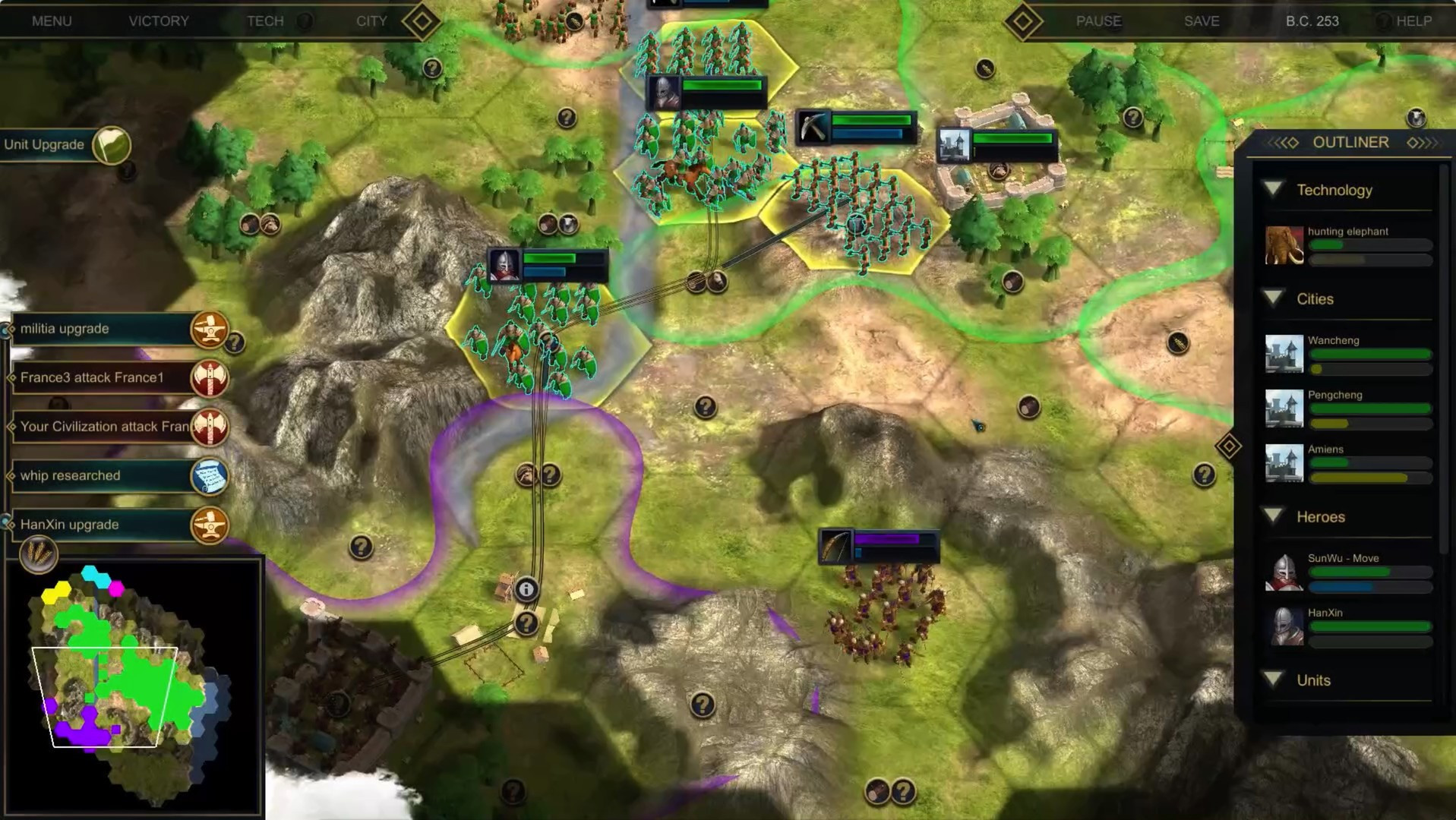Open the VICTORY screen

[159, 21]
